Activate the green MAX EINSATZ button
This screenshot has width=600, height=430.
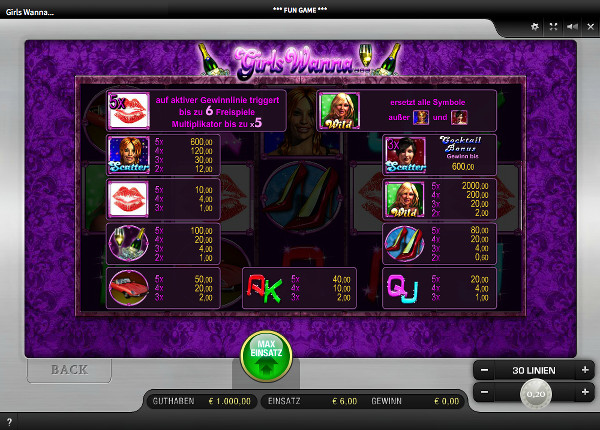[265, 356]
